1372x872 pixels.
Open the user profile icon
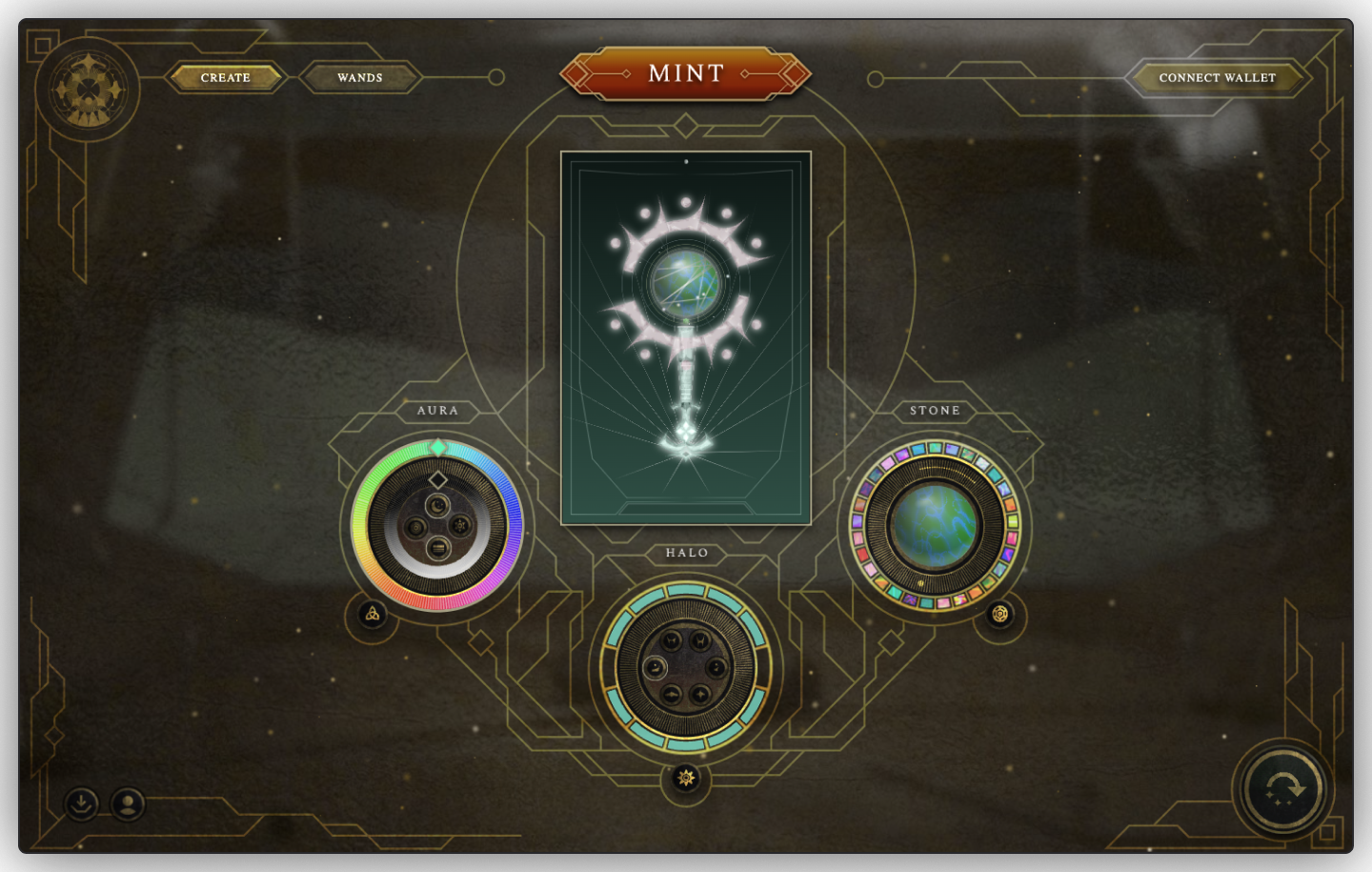coord(128,803)
